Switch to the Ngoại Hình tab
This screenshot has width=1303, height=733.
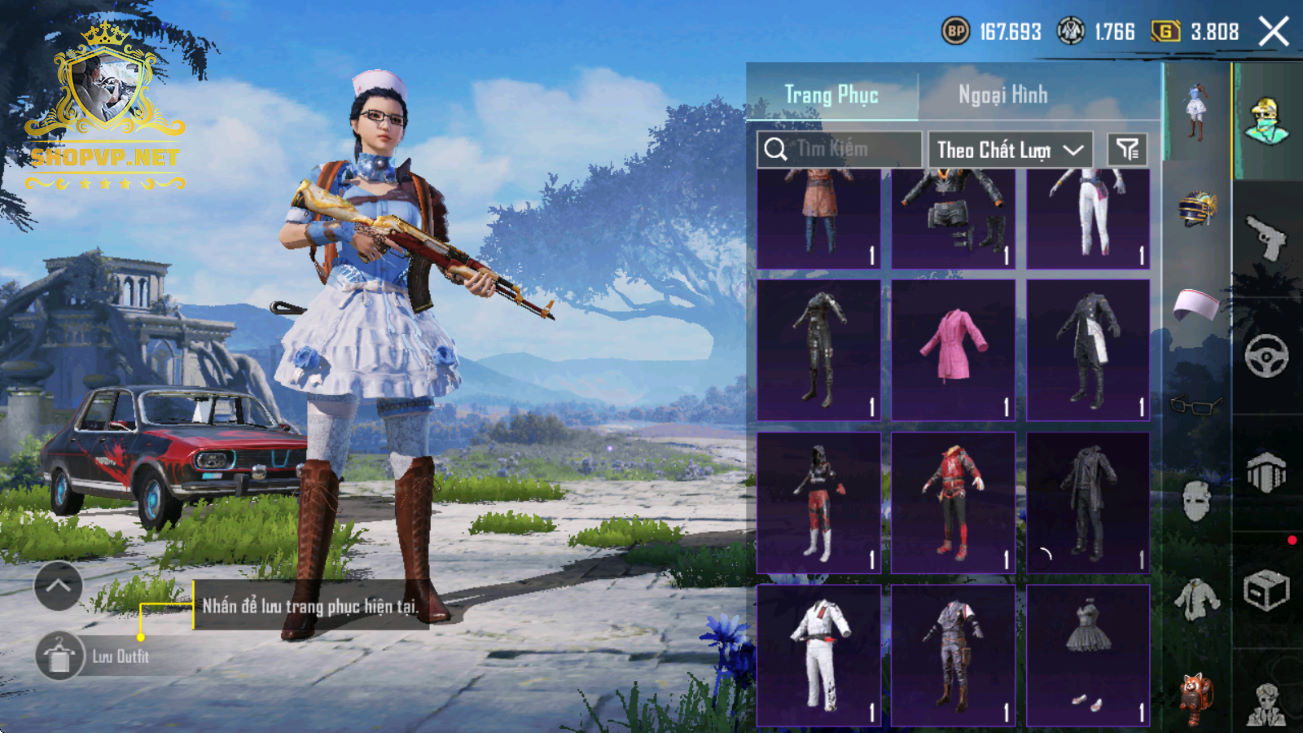point(1003,95)
